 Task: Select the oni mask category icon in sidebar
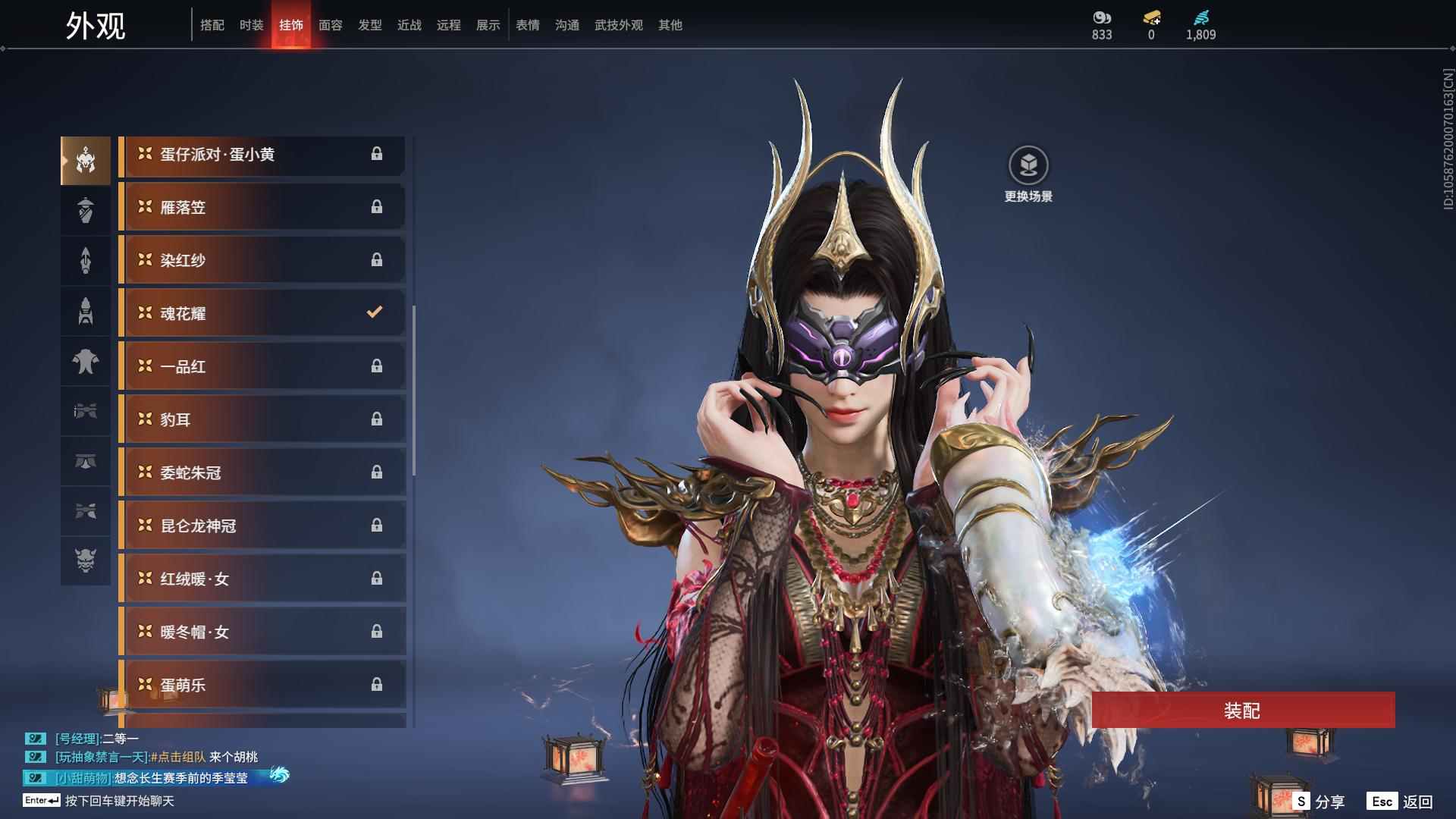click(86, 562)
